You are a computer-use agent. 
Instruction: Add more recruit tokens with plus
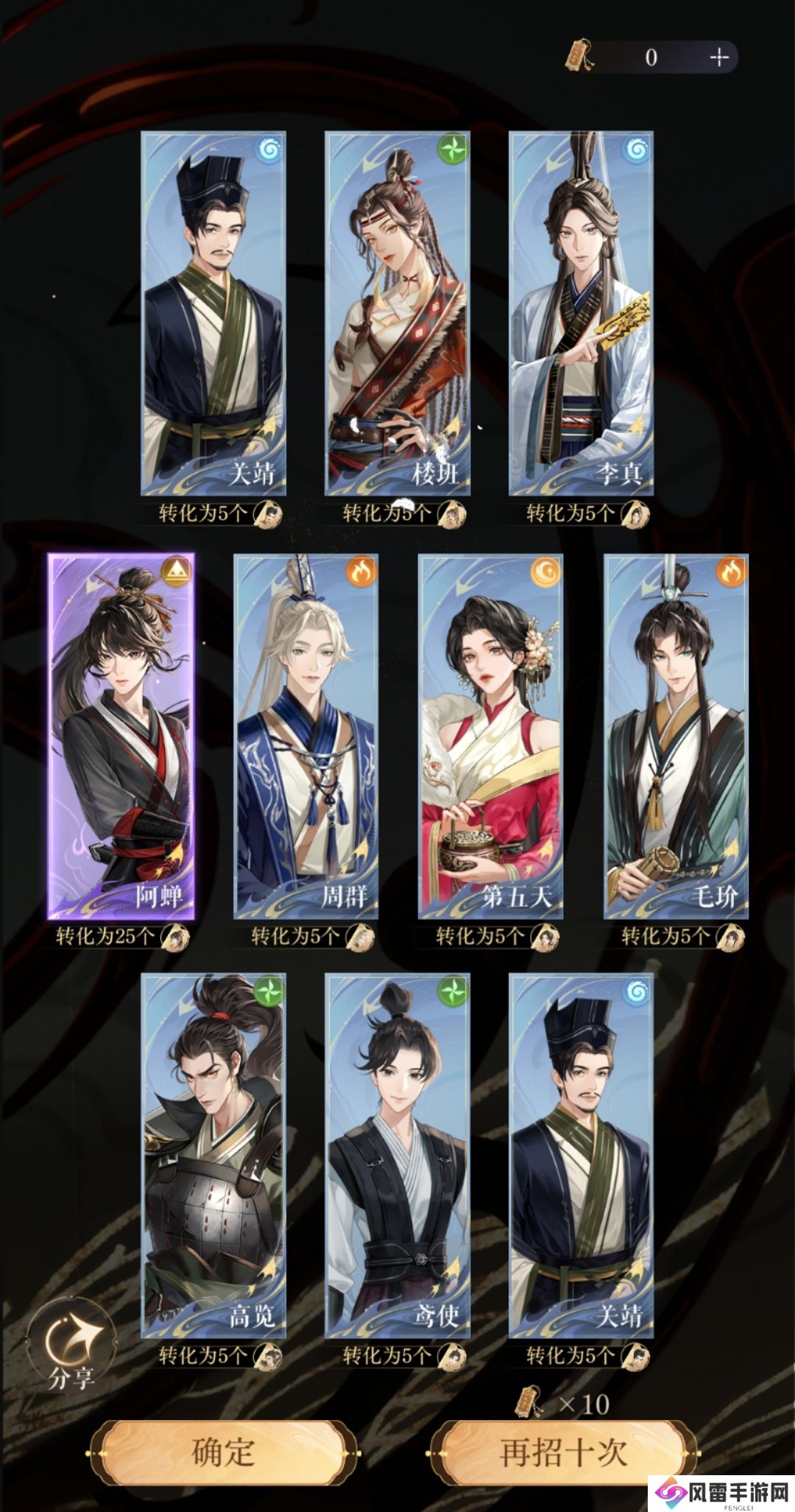pos(718,57)
